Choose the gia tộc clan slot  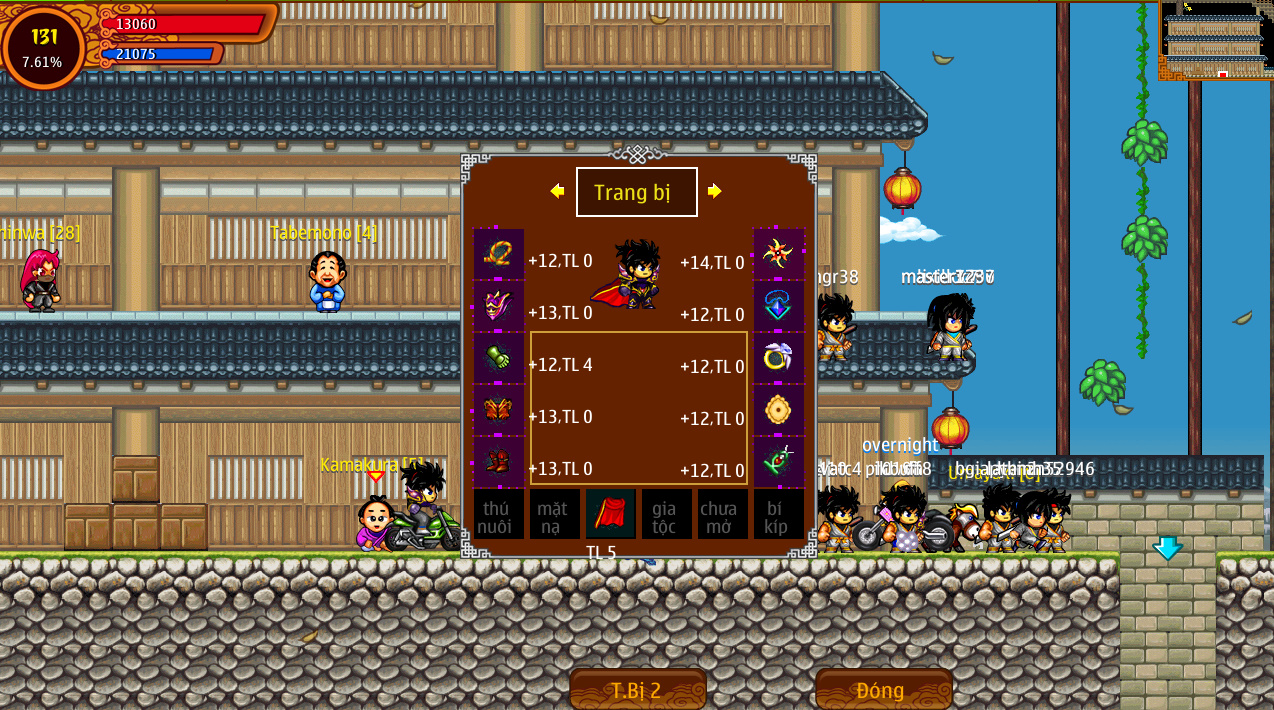coord(666,514)
